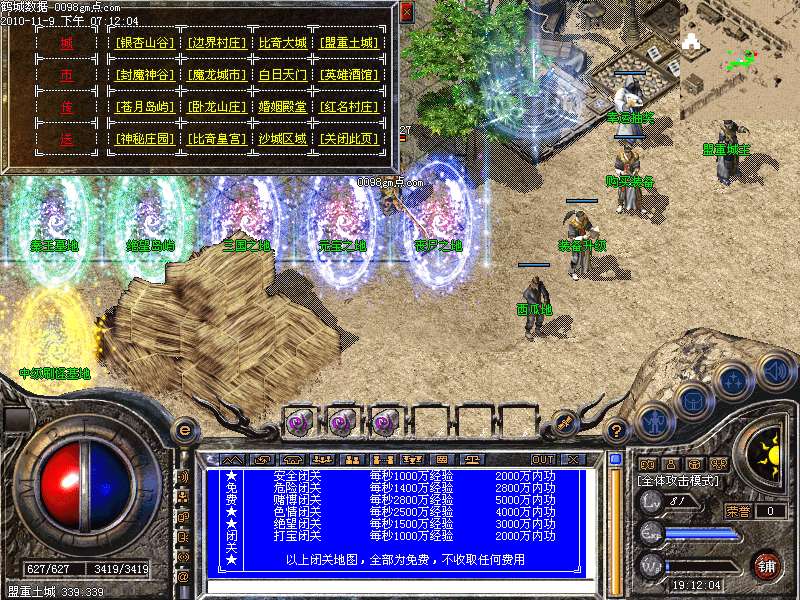Open the round 铺 shop button
The width and height of the screenshot is (800, 600).
tap(765, 565)
